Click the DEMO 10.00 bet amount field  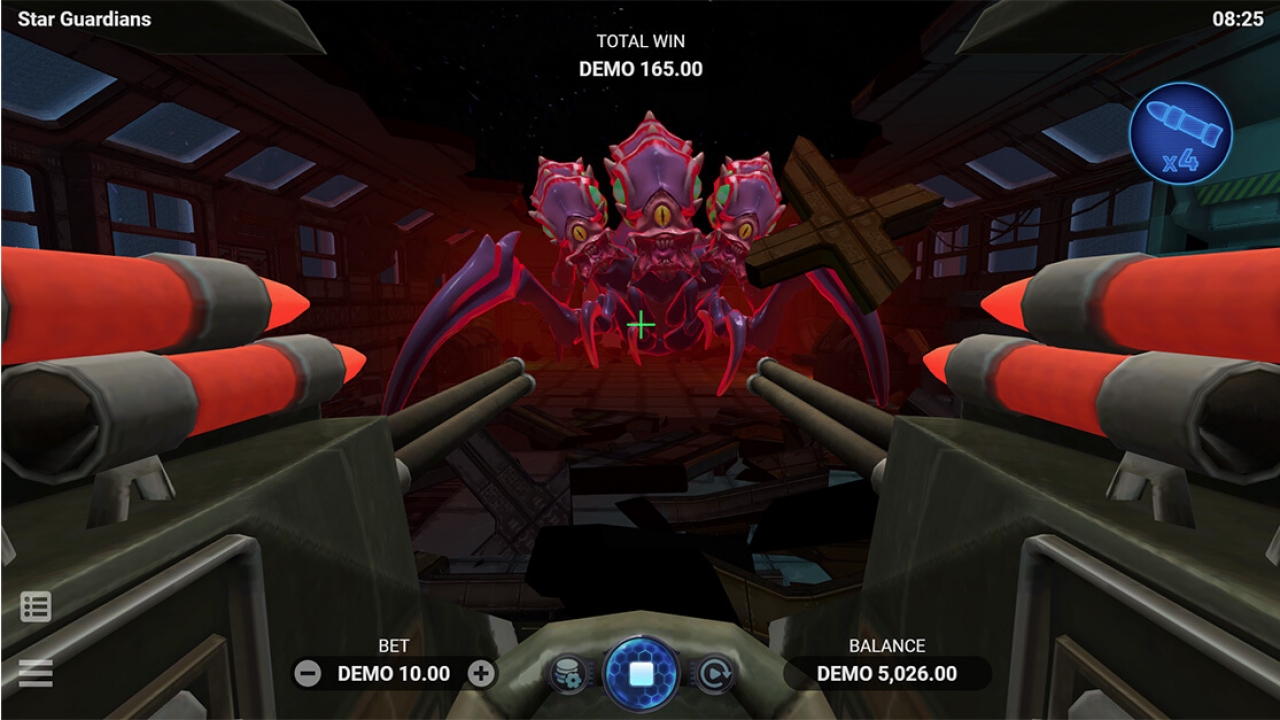[395, 674]
